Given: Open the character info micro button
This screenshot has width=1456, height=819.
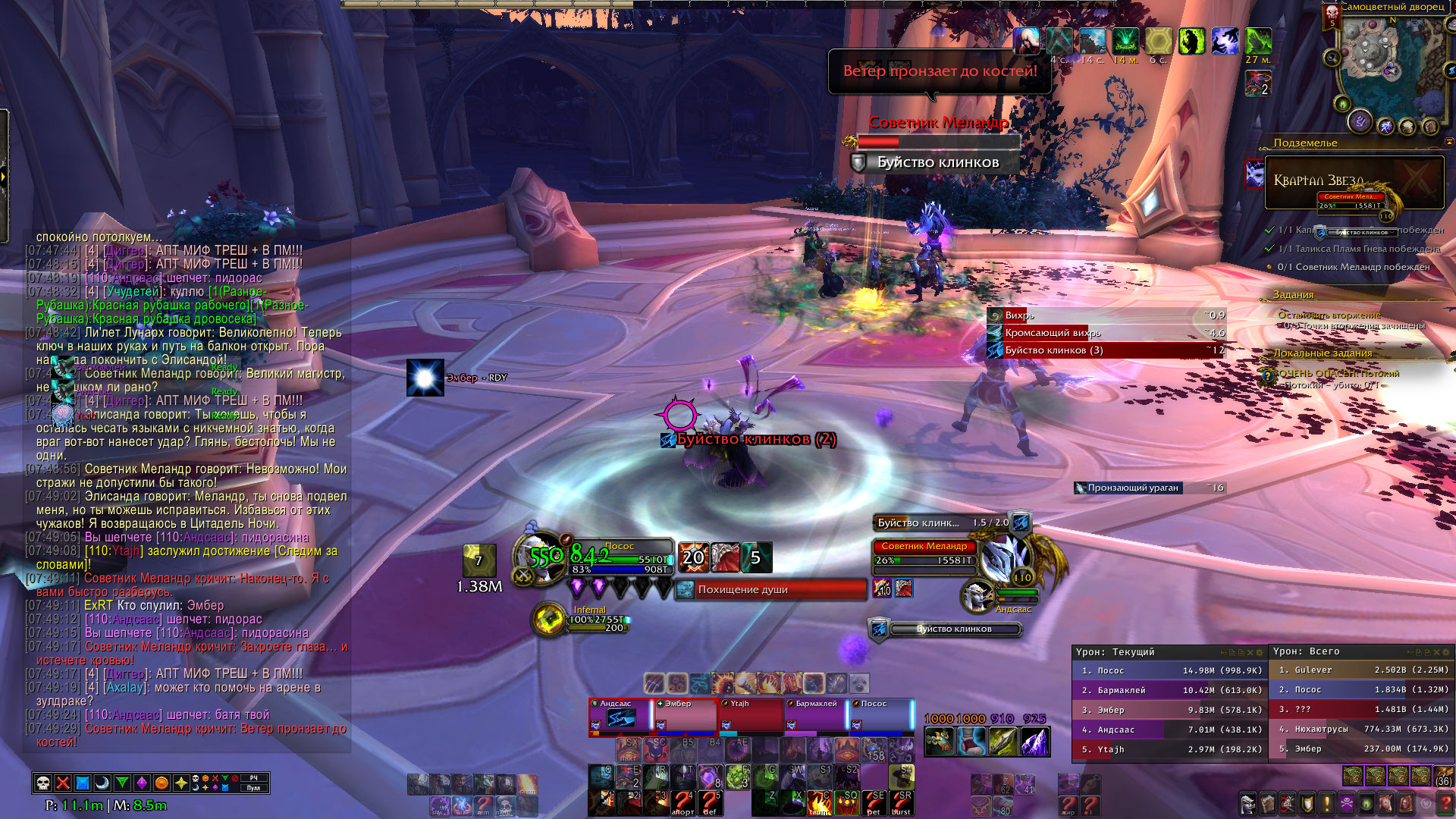Looking at the screenshot, I should click(x=1247, y=803).
